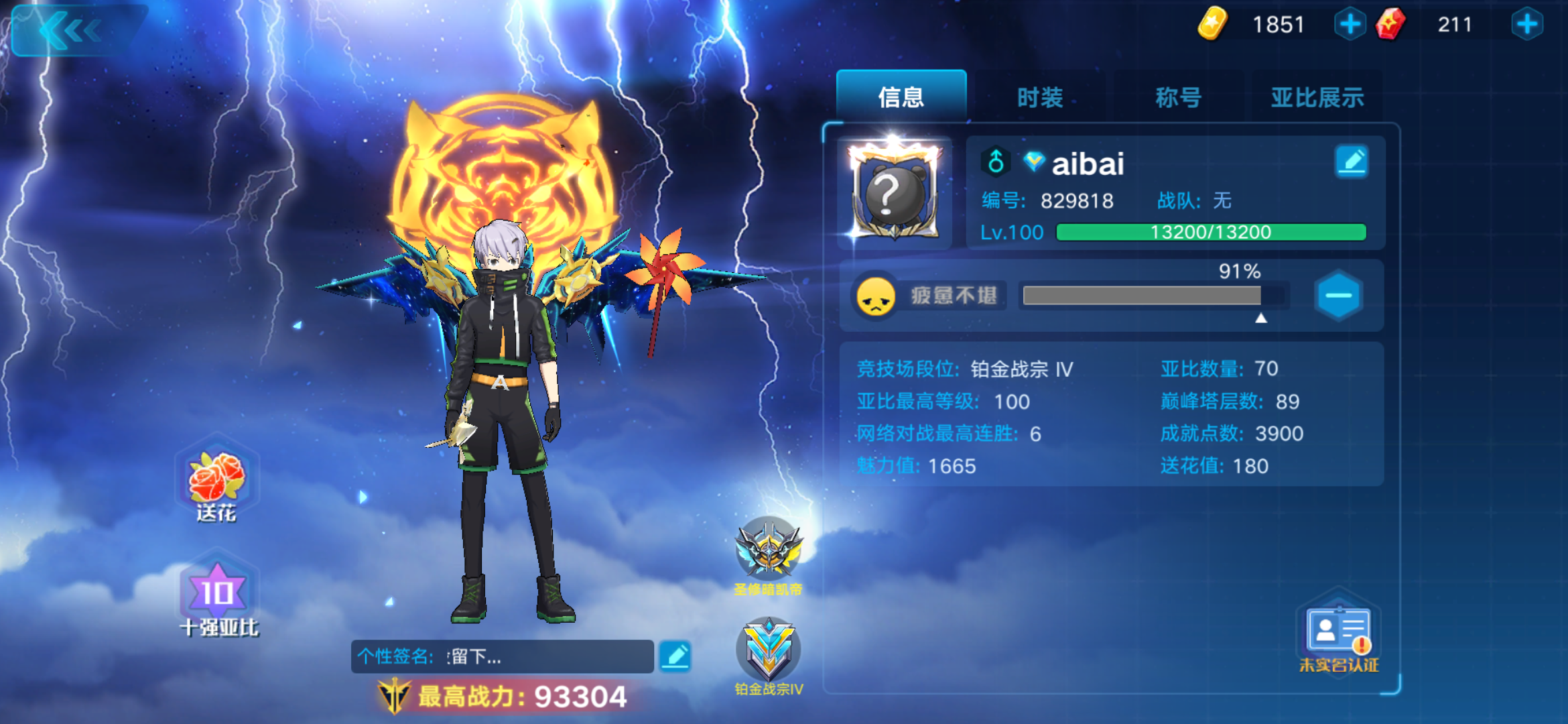Screen dimensions: 1568x724
Task: Expand details via triangle under fatigue bar
Action: (1260, 320)
